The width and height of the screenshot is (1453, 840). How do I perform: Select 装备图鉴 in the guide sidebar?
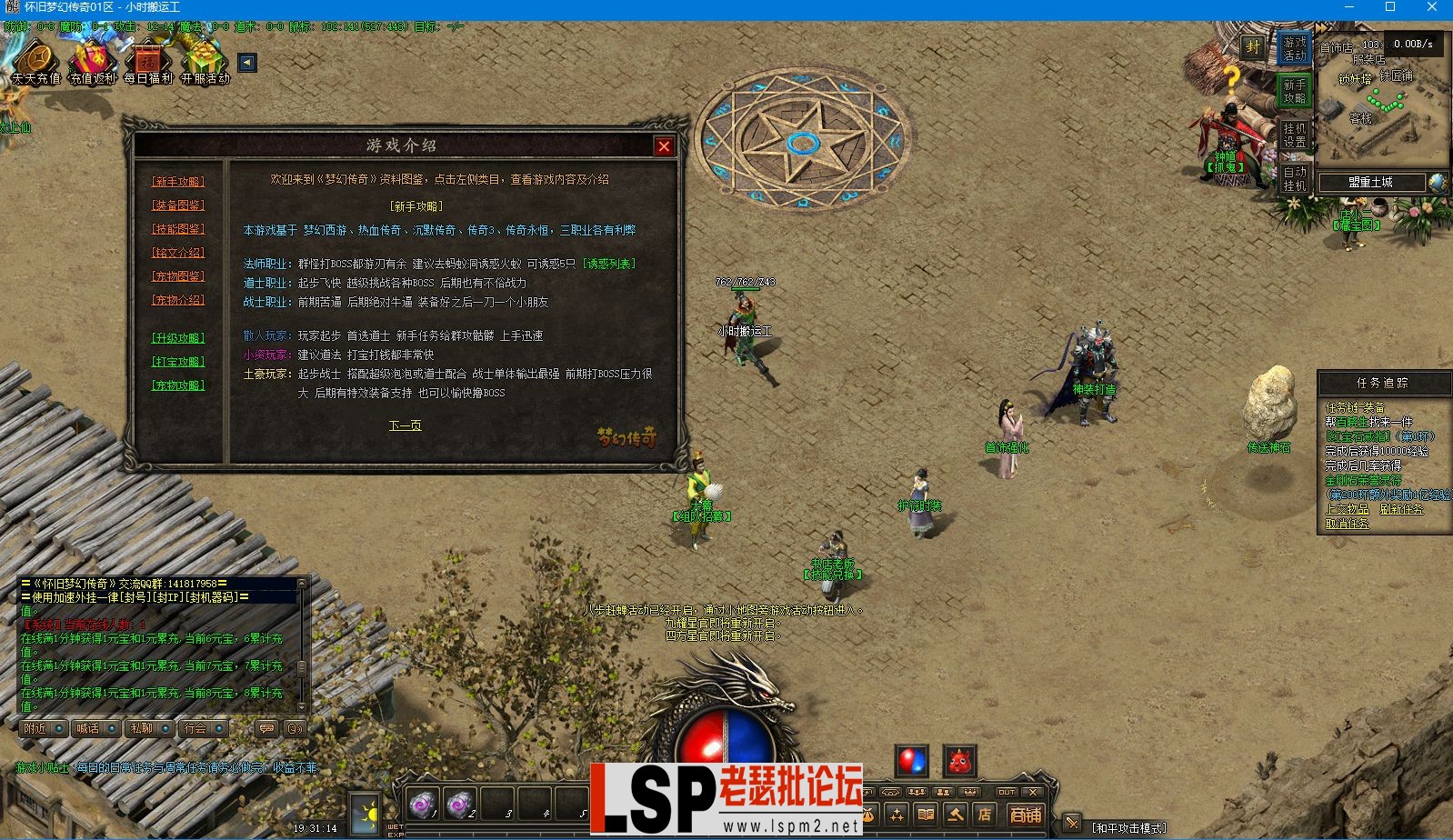point(178,205)
